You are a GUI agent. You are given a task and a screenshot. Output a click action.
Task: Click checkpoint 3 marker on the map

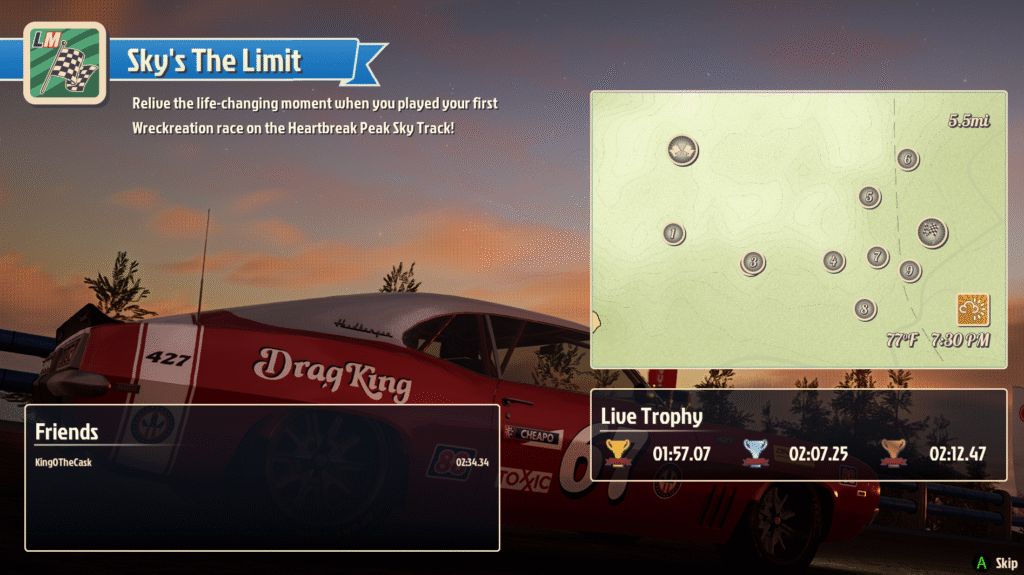coord(753,263)
